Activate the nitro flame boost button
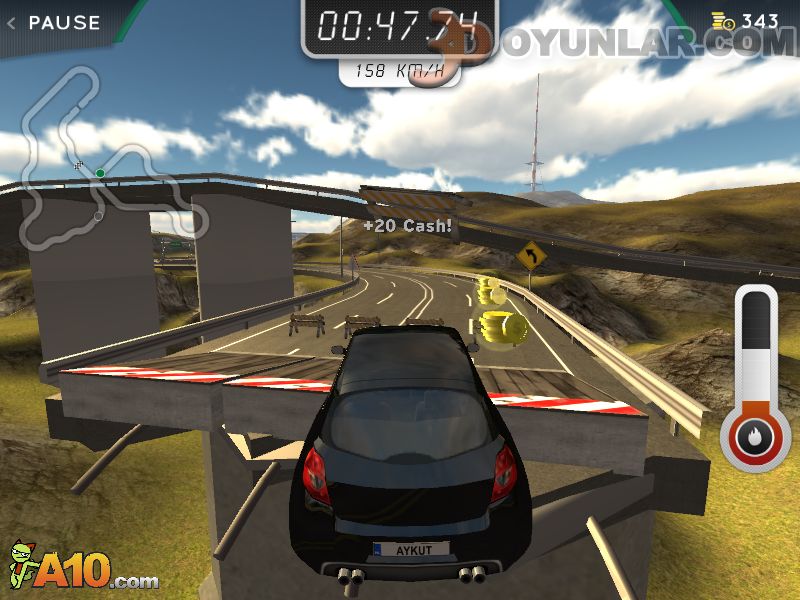Image resolution: width=800 pixels, height=600 pixels. point(755,437)
